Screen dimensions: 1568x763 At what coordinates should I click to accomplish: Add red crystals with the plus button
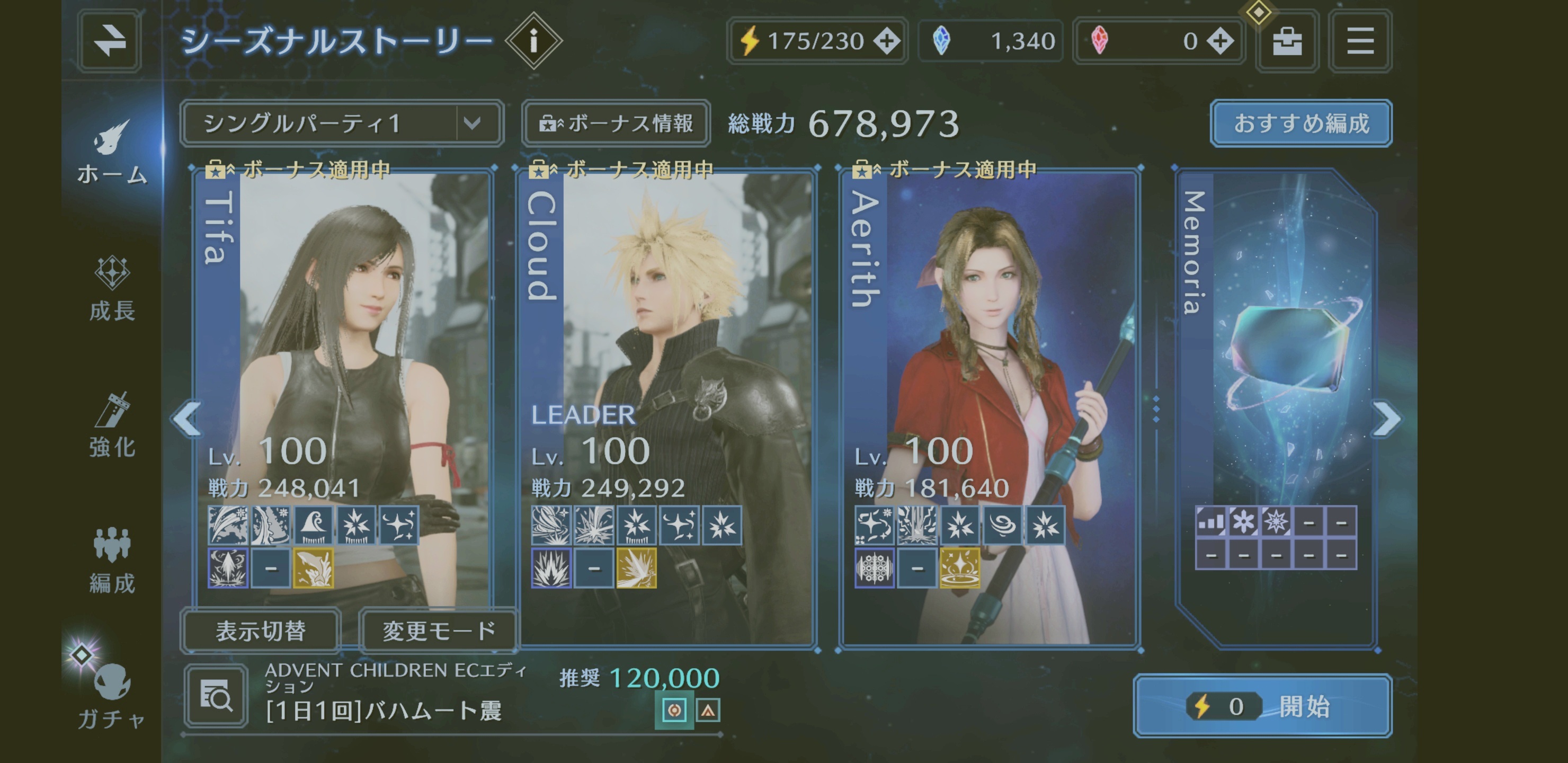[1220, 41]
